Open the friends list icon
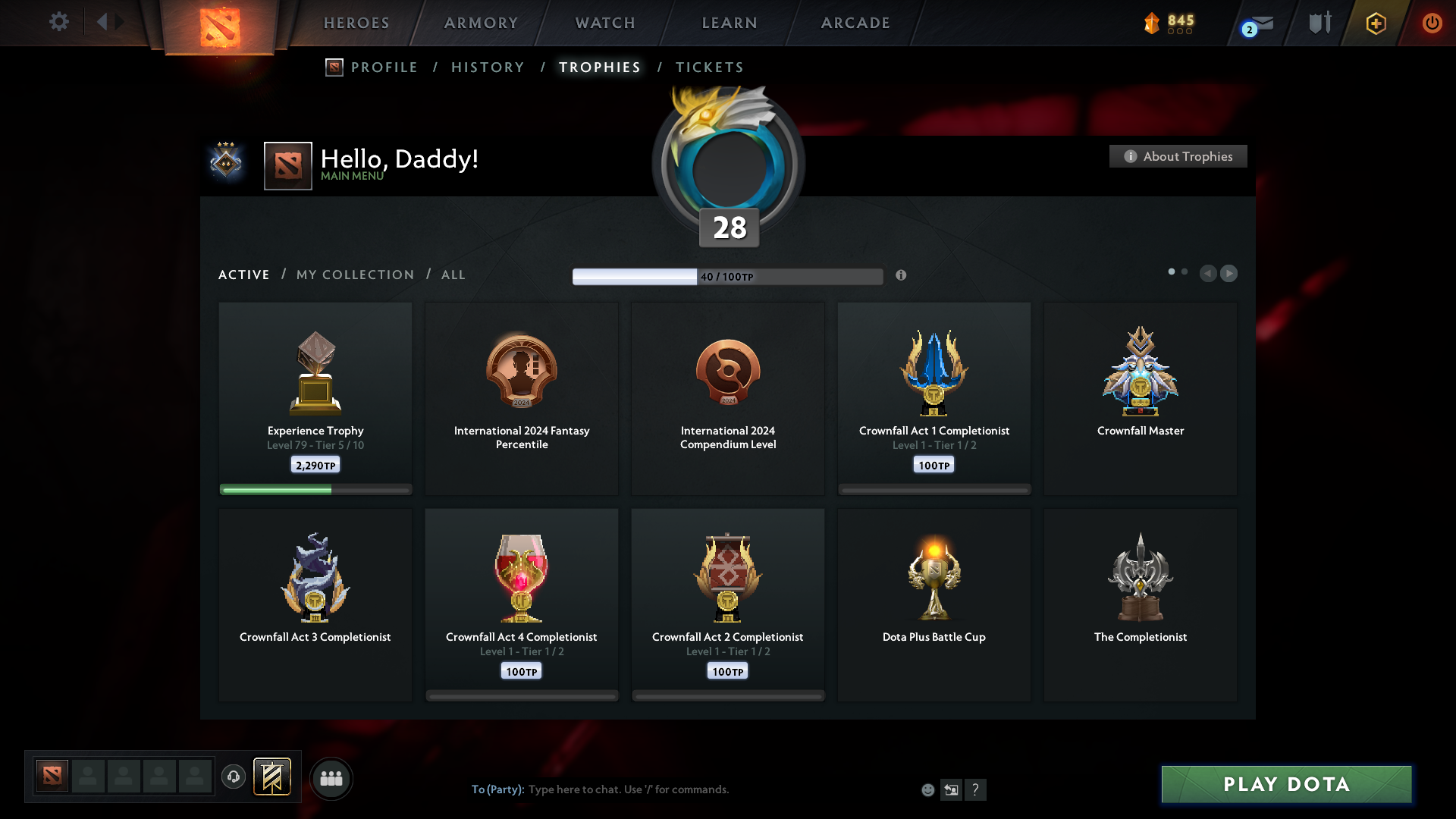1456x819 pixels. pos(331,777)
